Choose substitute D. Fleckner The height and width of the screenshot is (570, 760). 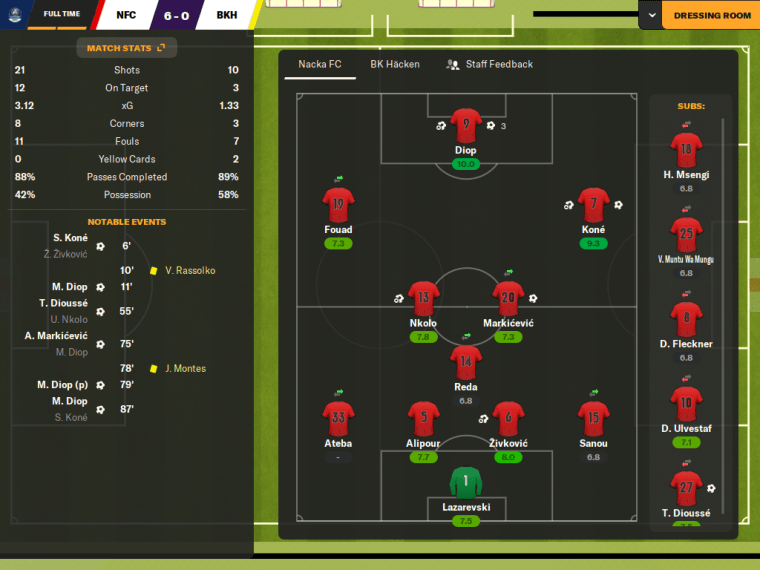click(x=685, y=320)
